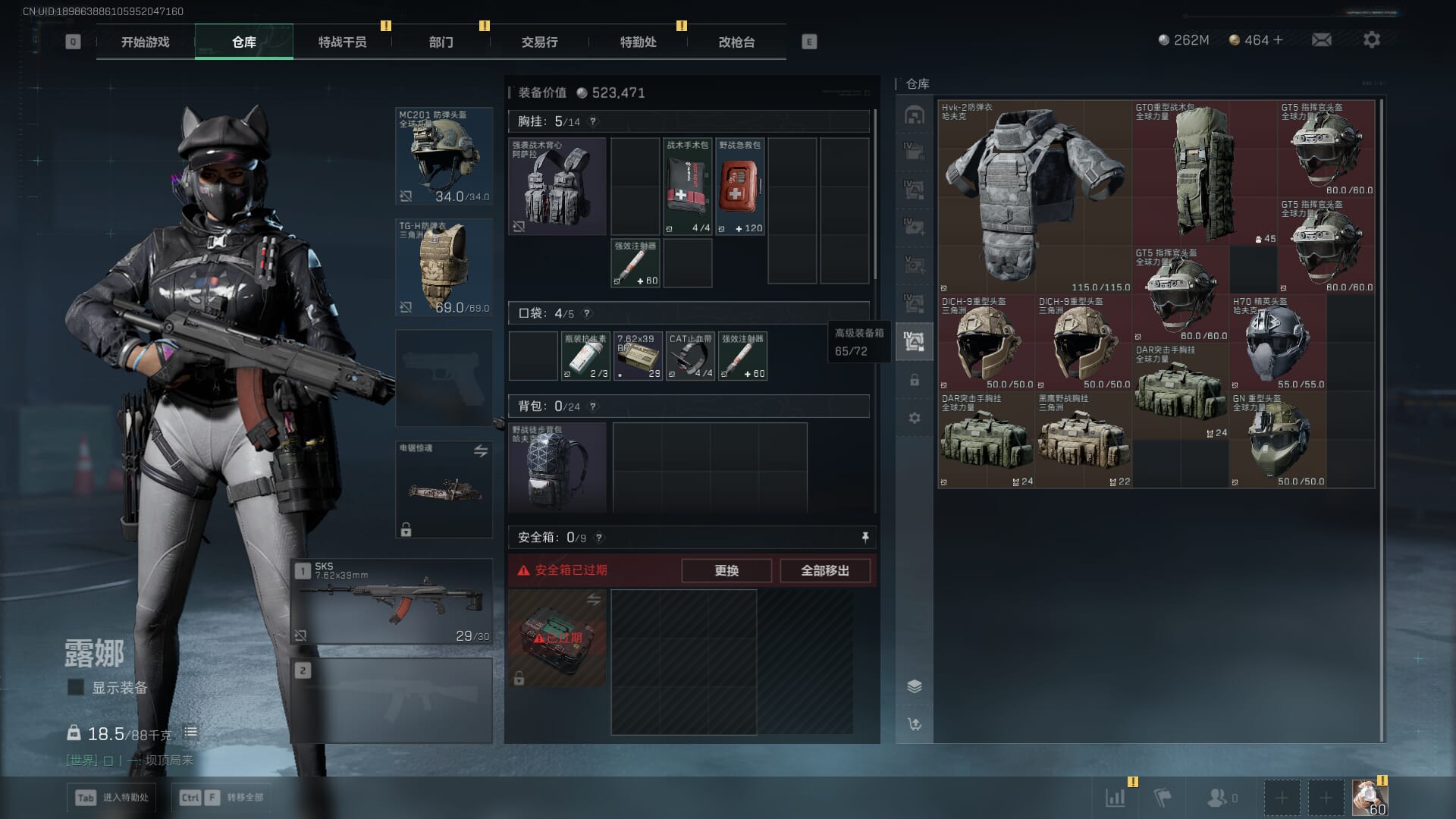Click the 转移全部 button

tap(222, 797)
